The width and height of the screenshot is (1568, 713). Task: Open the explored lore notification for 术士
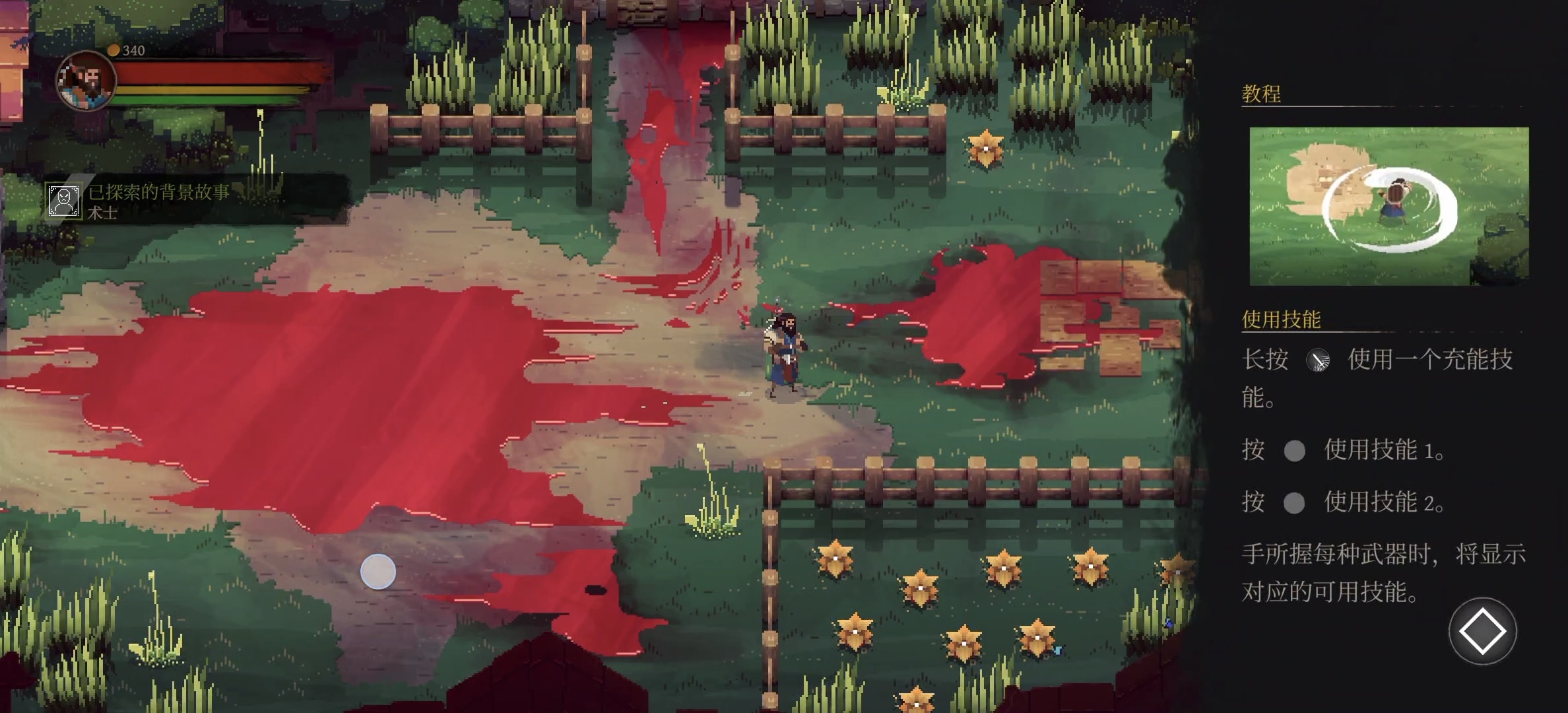[158, 201]
